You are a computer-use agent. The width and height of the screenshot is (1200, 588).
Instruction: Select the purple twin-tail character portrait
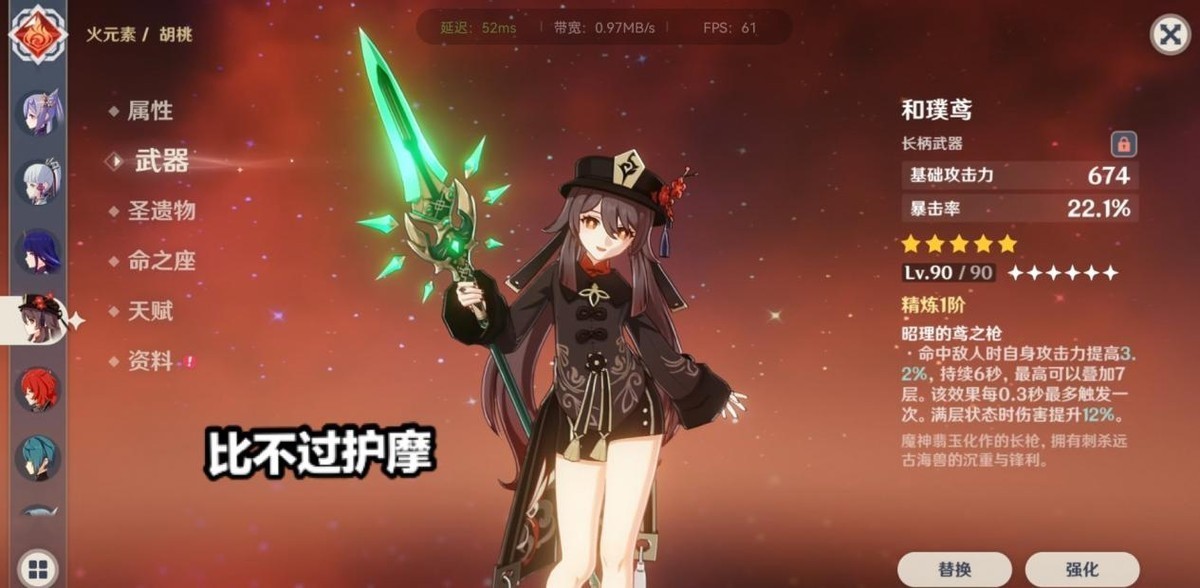(39, 111)
